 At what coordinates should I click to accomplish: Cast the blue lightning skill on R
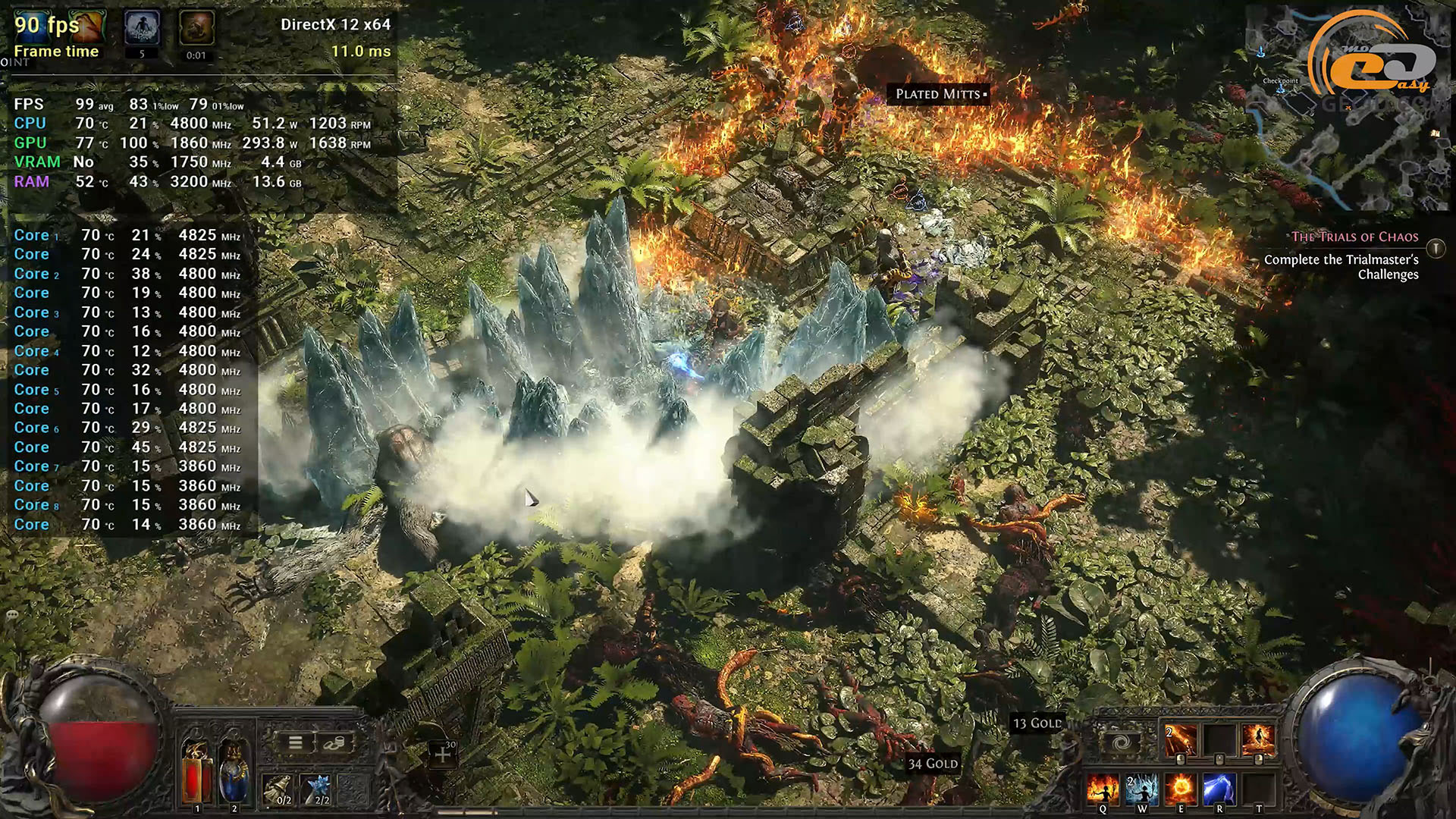tap(1219, 789)
